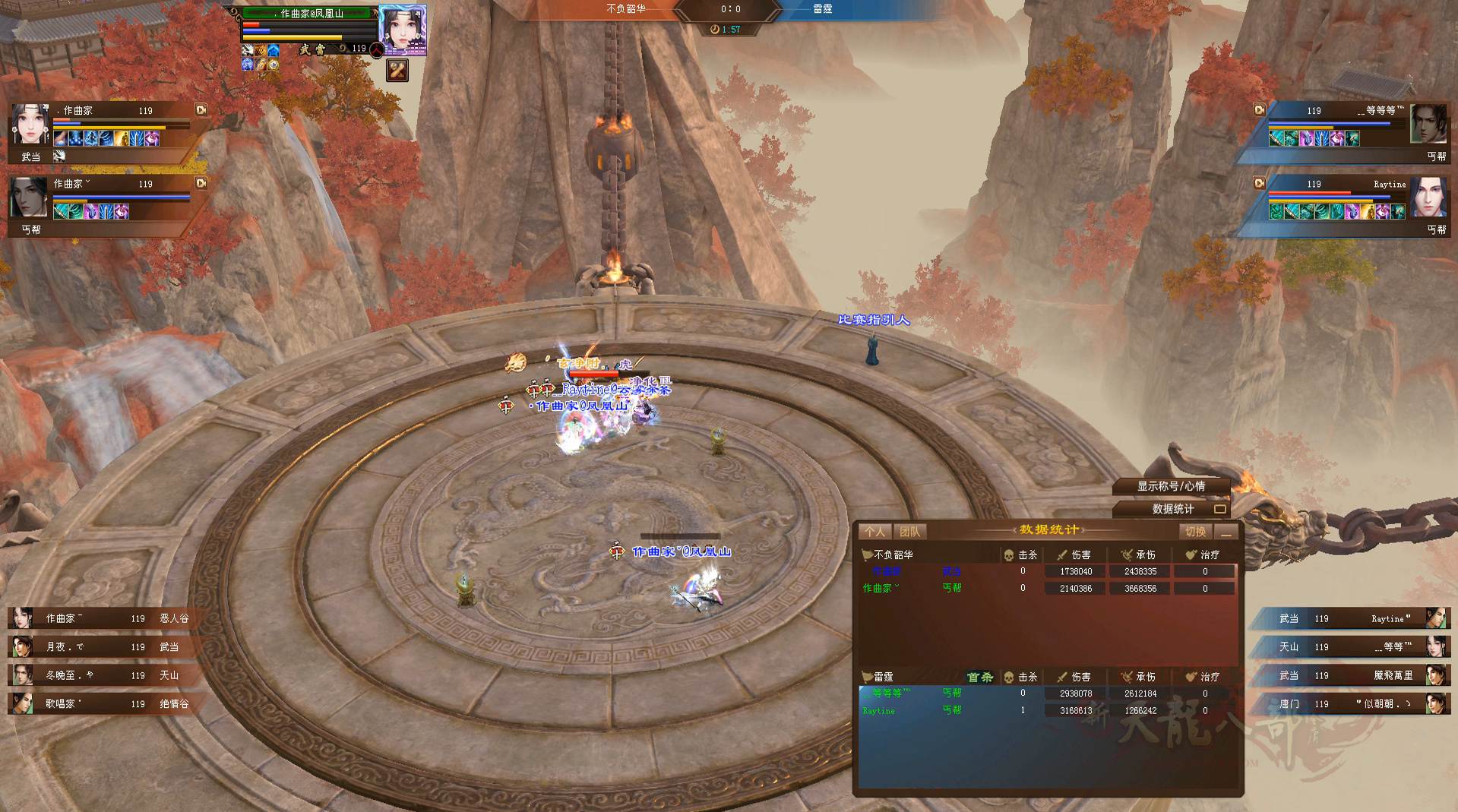Image resolution: width=1458 pixels, height=812 pixels.
Task: Watch player Raytine using the camera icon
Action: [1260, 183]
